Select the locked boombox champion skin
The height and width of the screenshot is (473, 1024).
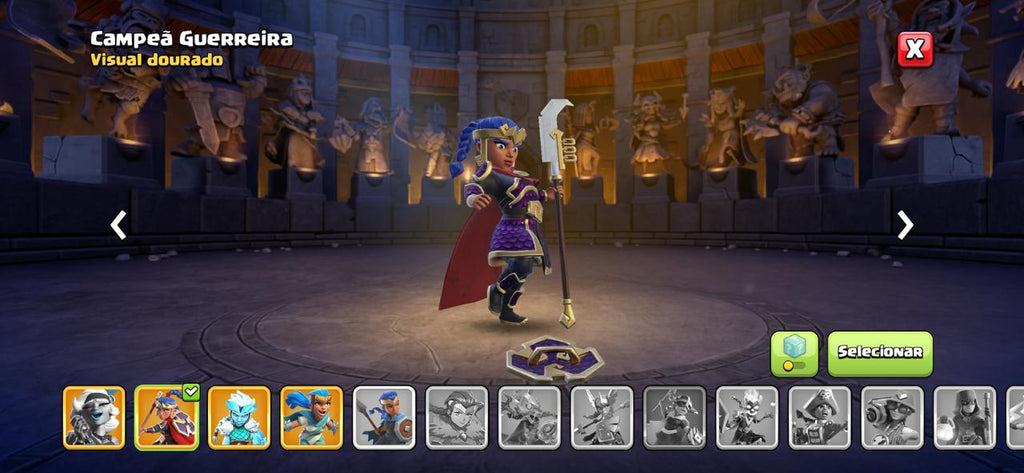pos(892,416)
